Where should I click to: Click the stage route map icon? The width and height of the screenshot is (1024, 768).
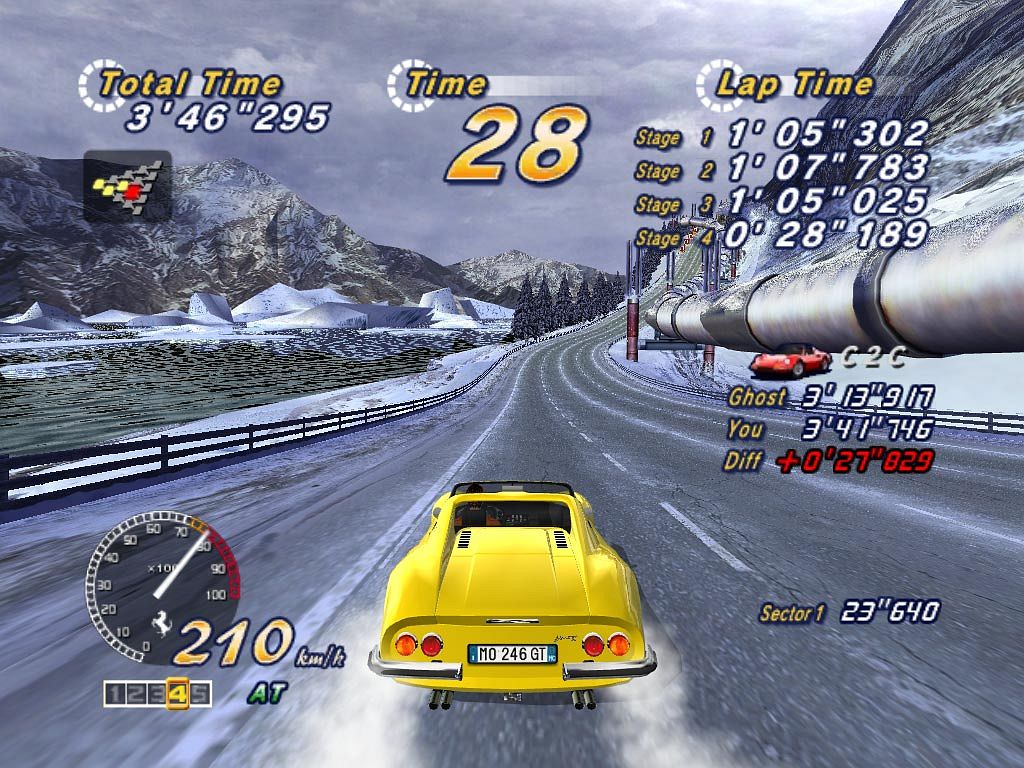tap(127, 186)
